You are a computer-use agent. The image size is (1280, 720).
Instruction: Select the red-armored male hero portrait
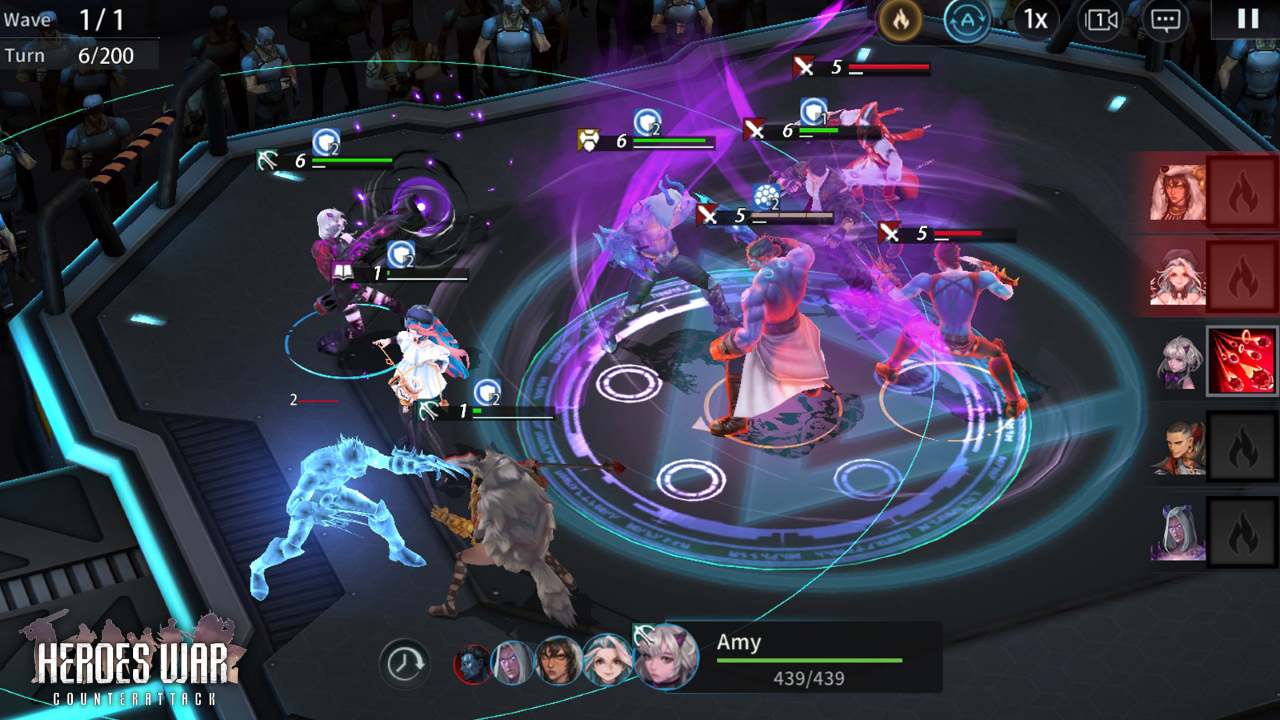coord(1178,447)
